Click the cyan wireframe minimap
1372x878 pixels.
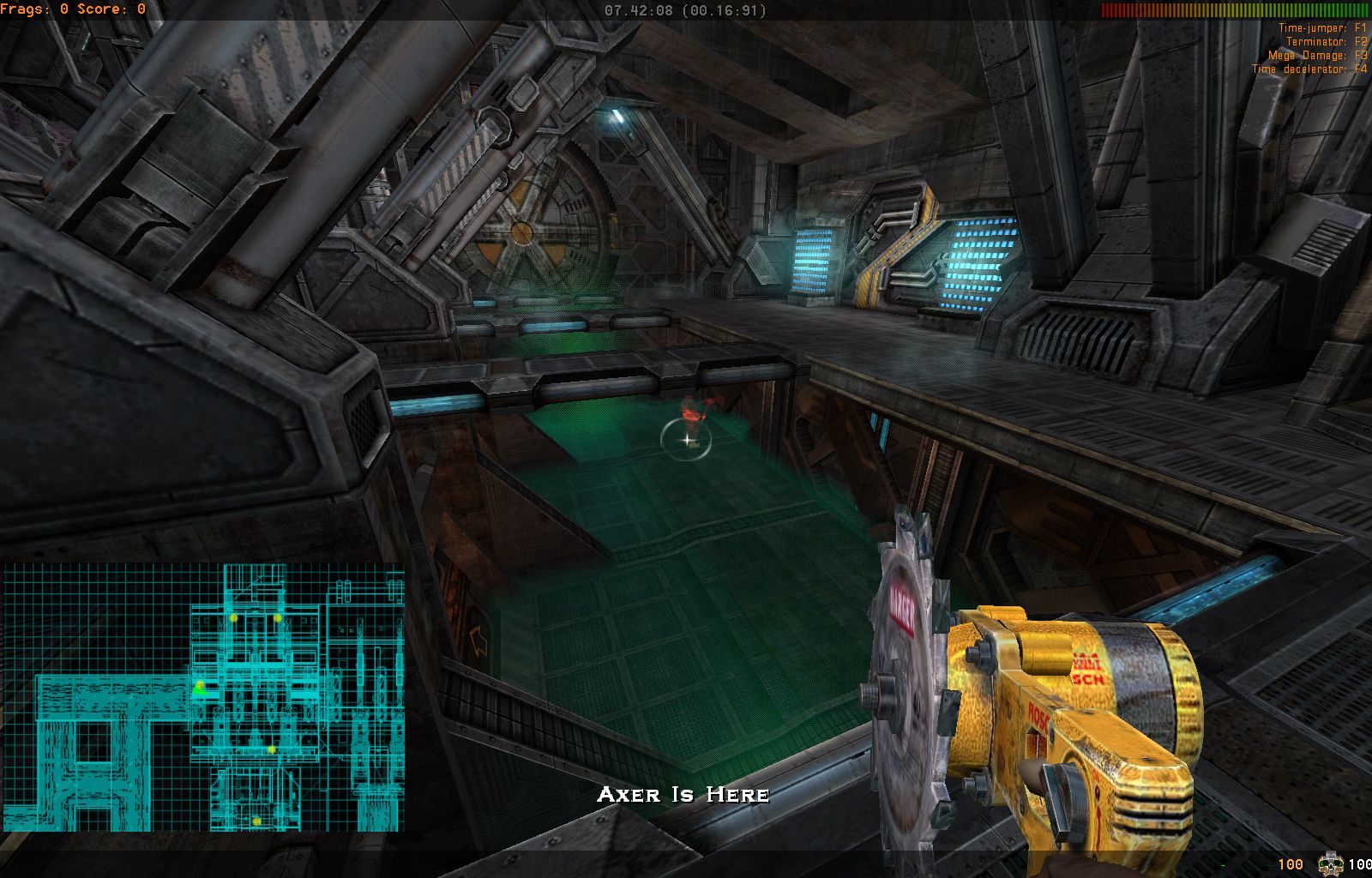click(x=202, y=696)
